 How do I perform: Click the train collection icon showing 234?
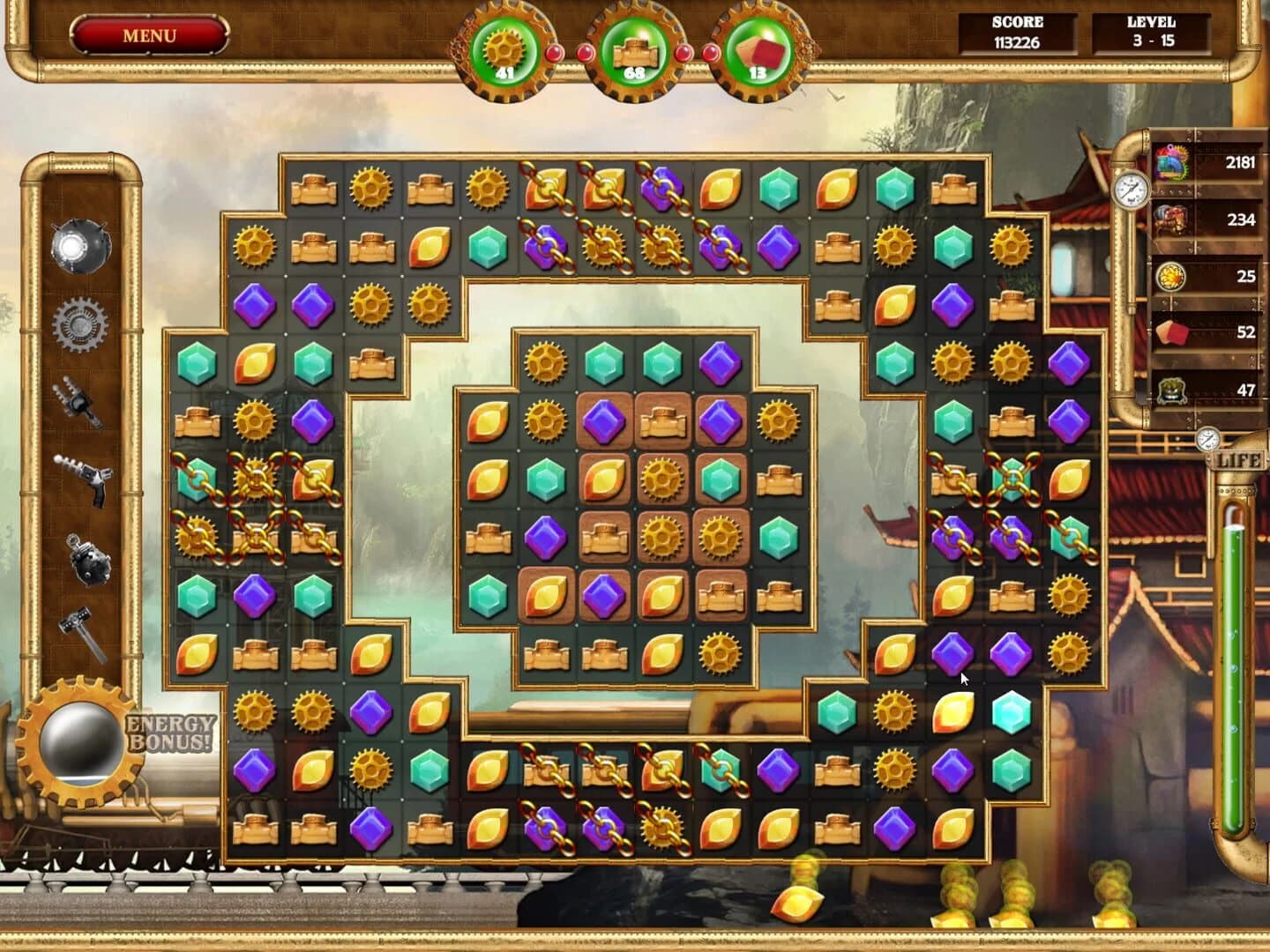coord(1173,219)
